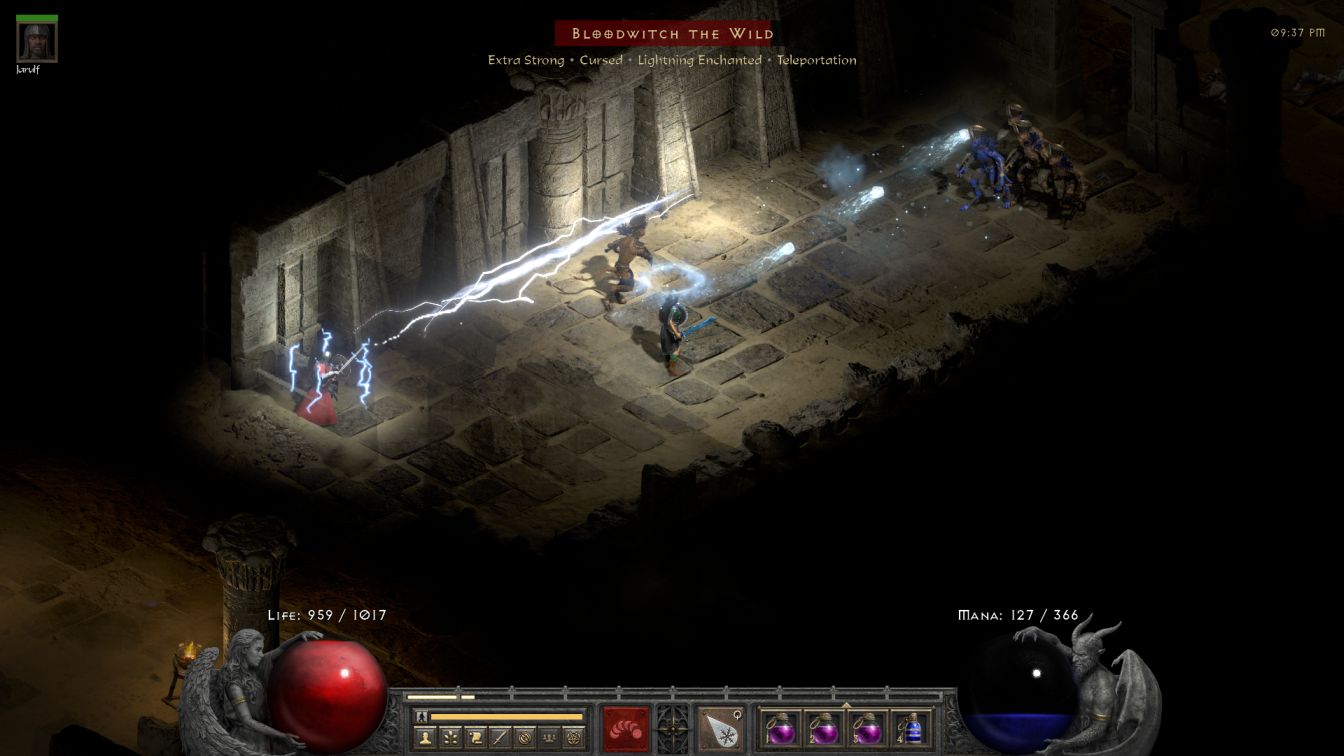Toggle the automap compass icon
Screen dimensions: 1344x756
click(524, 738)
